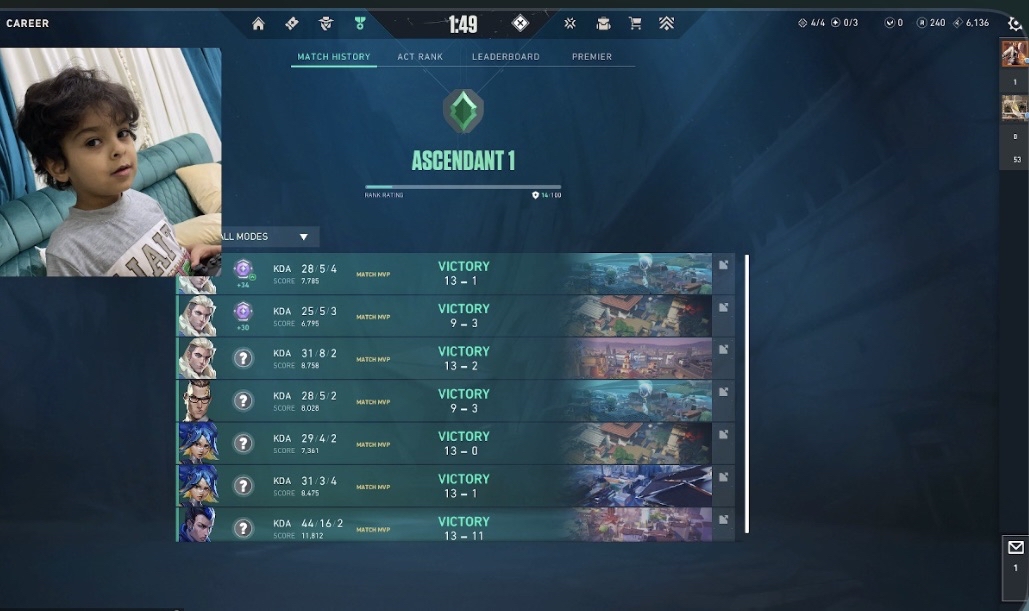Open the store shopping cart icon

click(x=634, y=23)
